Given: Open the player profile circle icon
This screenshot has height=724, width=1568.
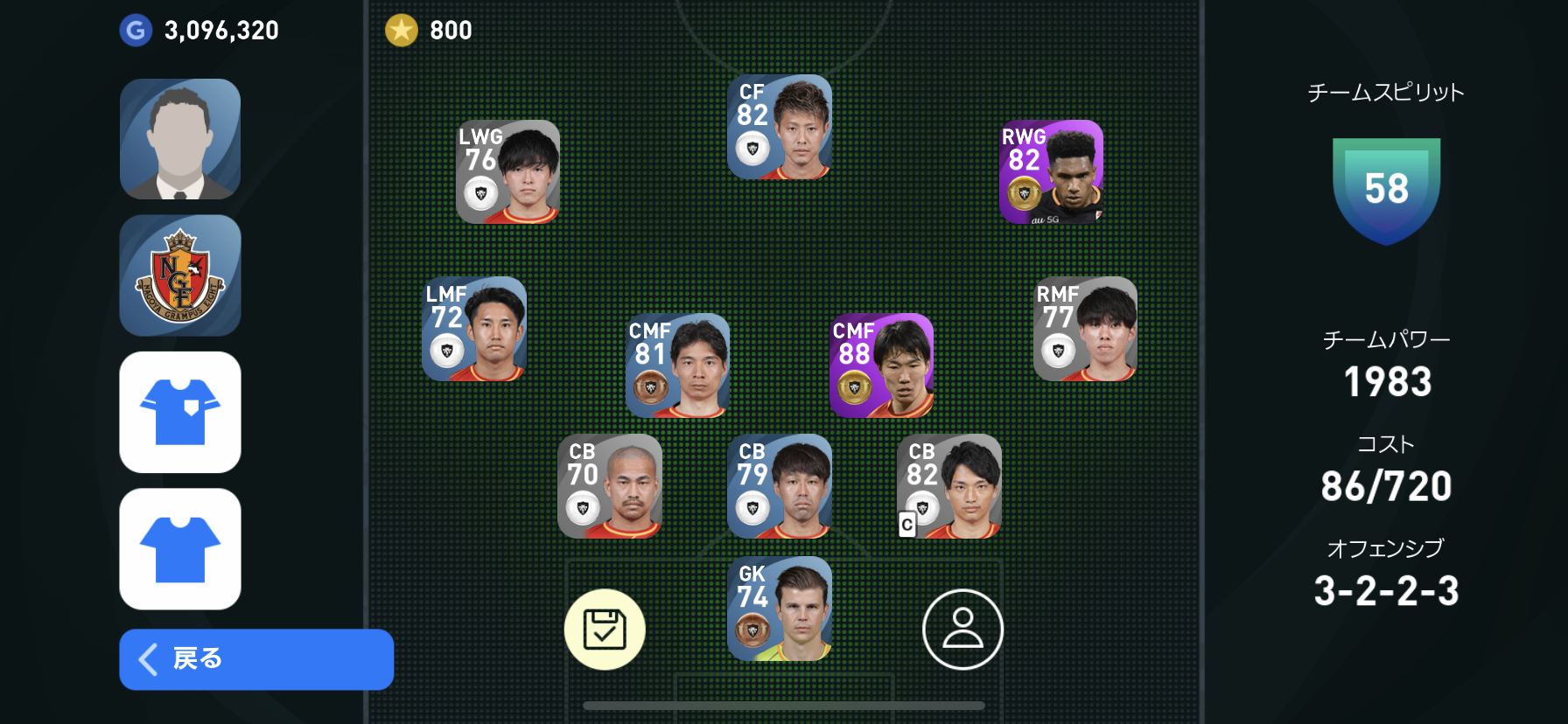Looking at the screenshot, I should pyautogui.click(x=962, y=630).
